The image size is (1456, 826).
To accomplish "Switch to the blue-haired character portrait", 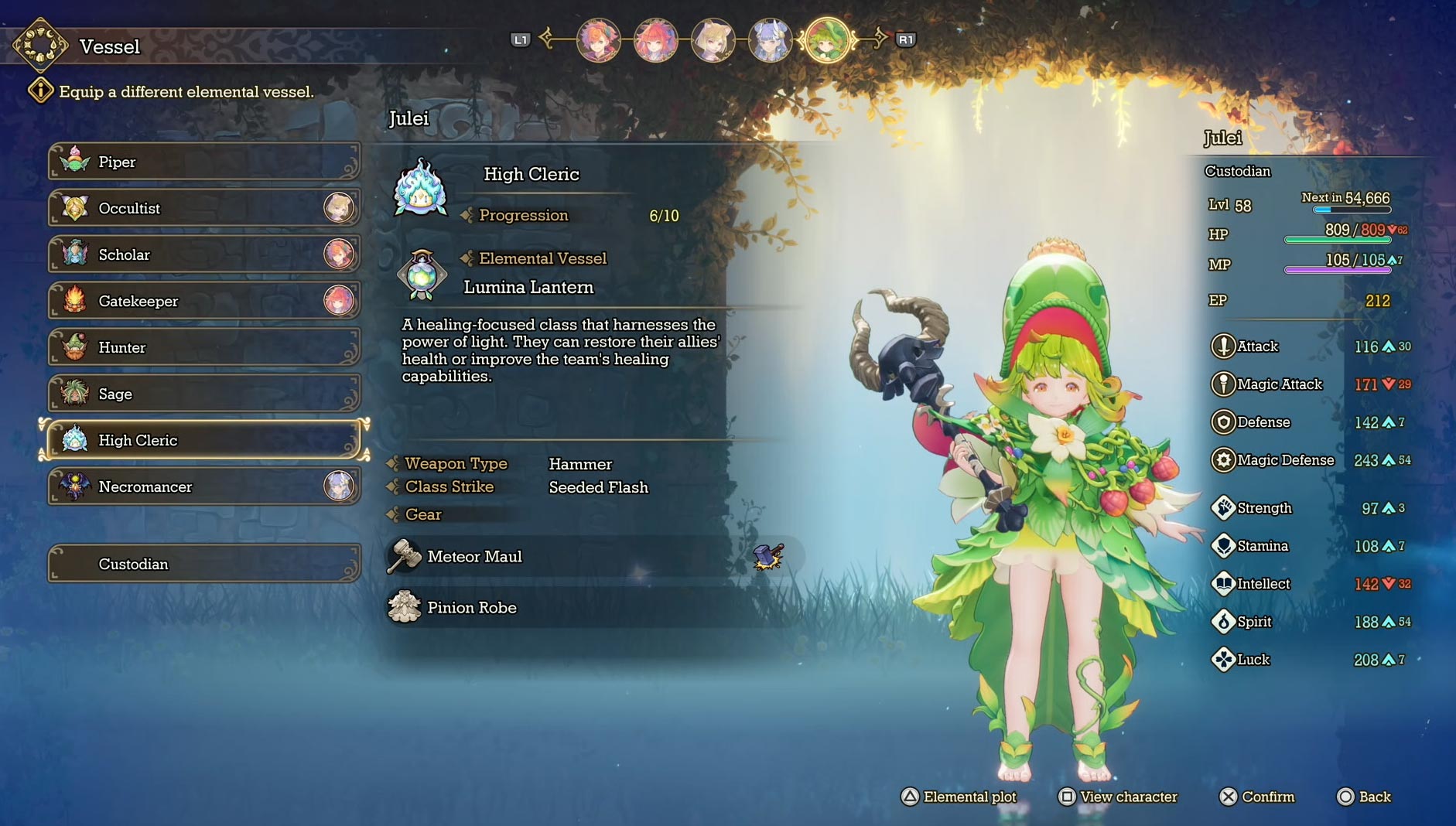I will (770, 40).
